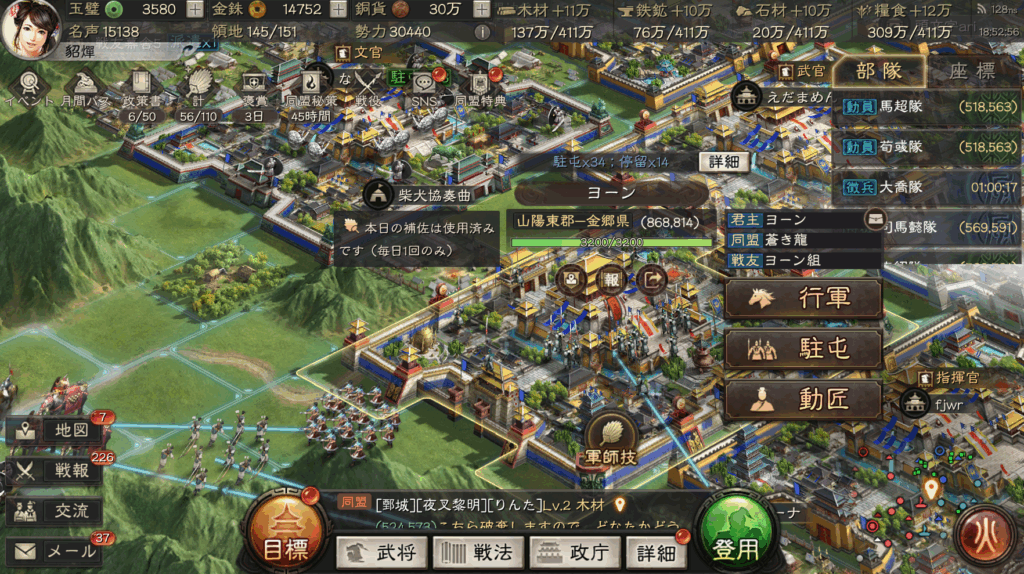Open the 行軍 march command
Viewport: 1024px width, 574px height.
(804, 298)
